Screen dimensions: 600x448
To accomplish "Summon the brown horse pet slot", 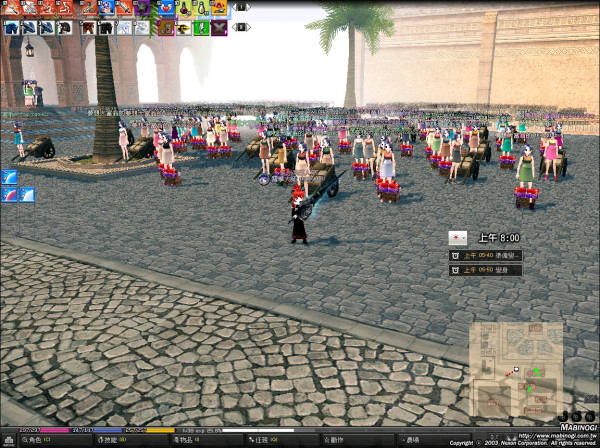I will (x=86, y=28).
